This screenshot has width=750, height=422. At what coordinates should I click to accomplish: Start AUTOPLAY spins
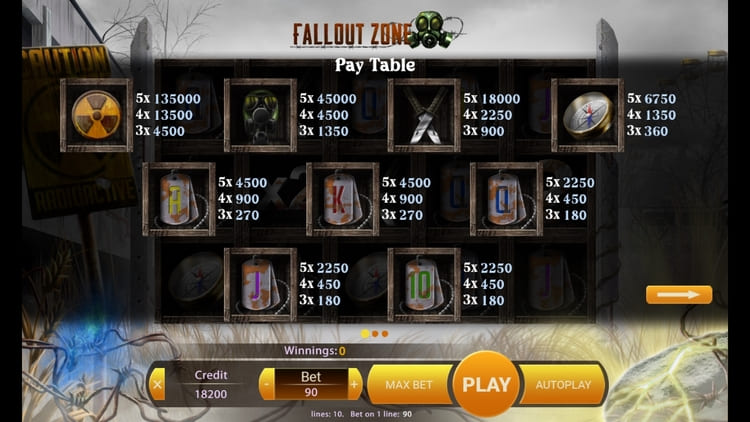pyautogui.click(x=563, y=384)
